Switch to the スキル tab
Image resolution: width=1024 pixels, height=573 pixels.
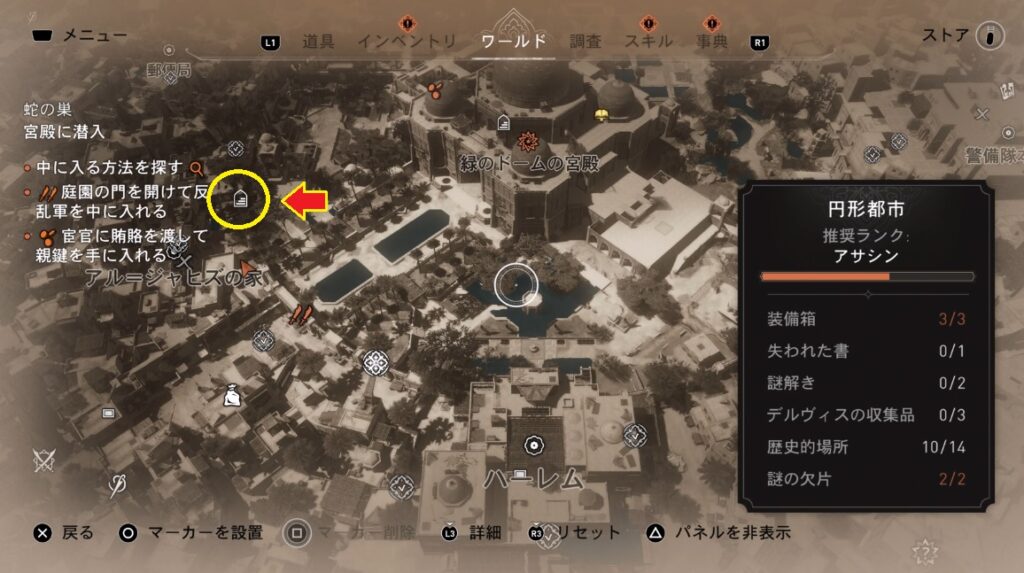coord(648,41)
